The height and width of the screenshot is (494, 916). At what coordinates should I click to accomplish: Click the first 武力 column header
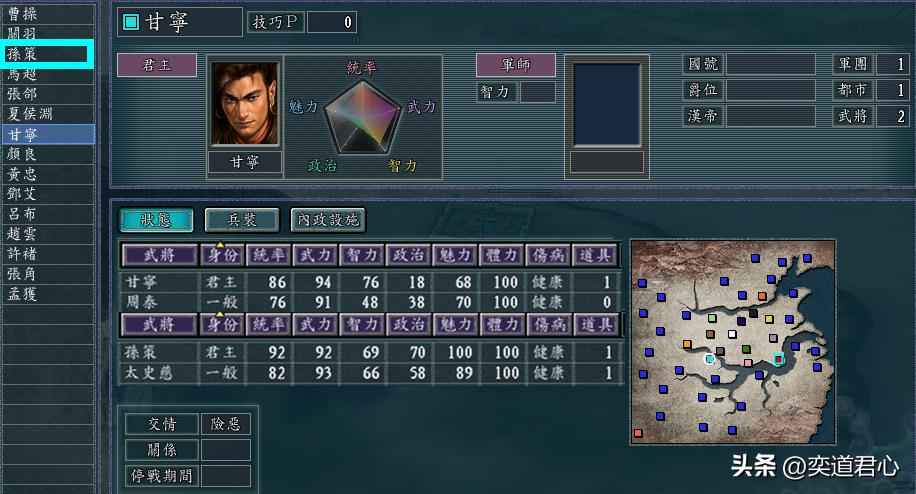click(315, 255)
